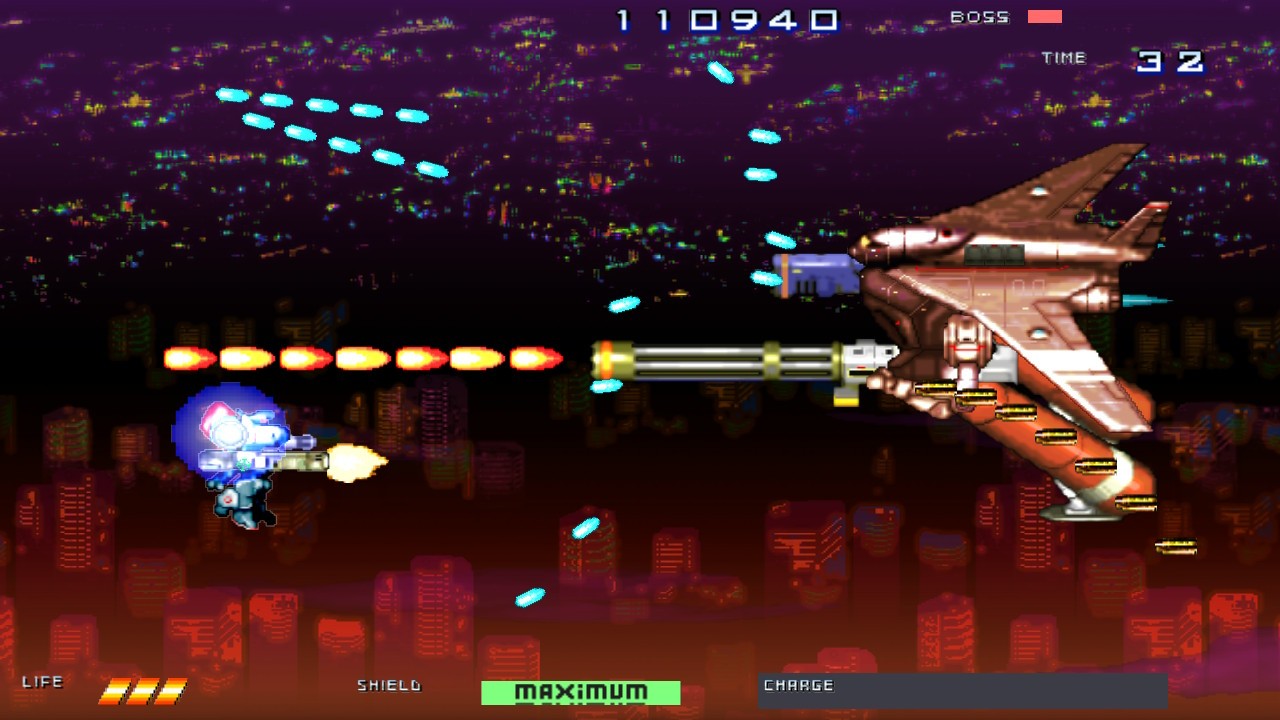Click the green MAXIMUM shield indicator
The height and width of the screenshot is (720, 1280).
point(580,691)
